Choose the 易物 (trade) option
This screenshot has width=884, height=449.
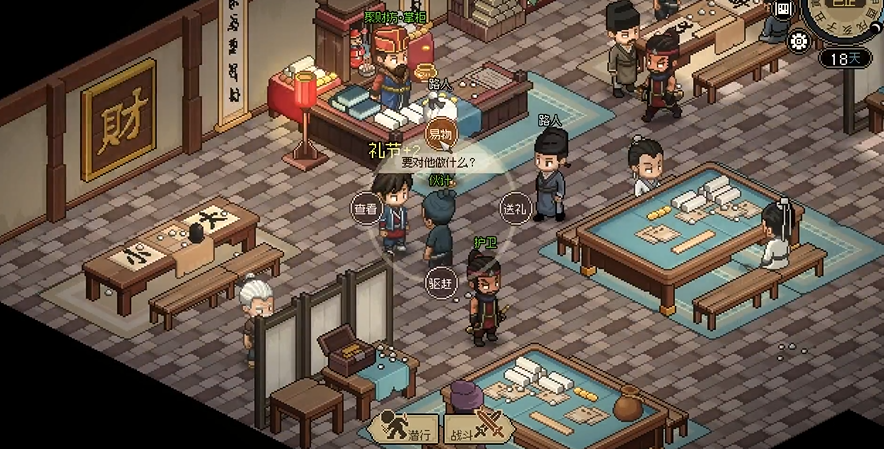pyautogui.click(x=441, y=135)
